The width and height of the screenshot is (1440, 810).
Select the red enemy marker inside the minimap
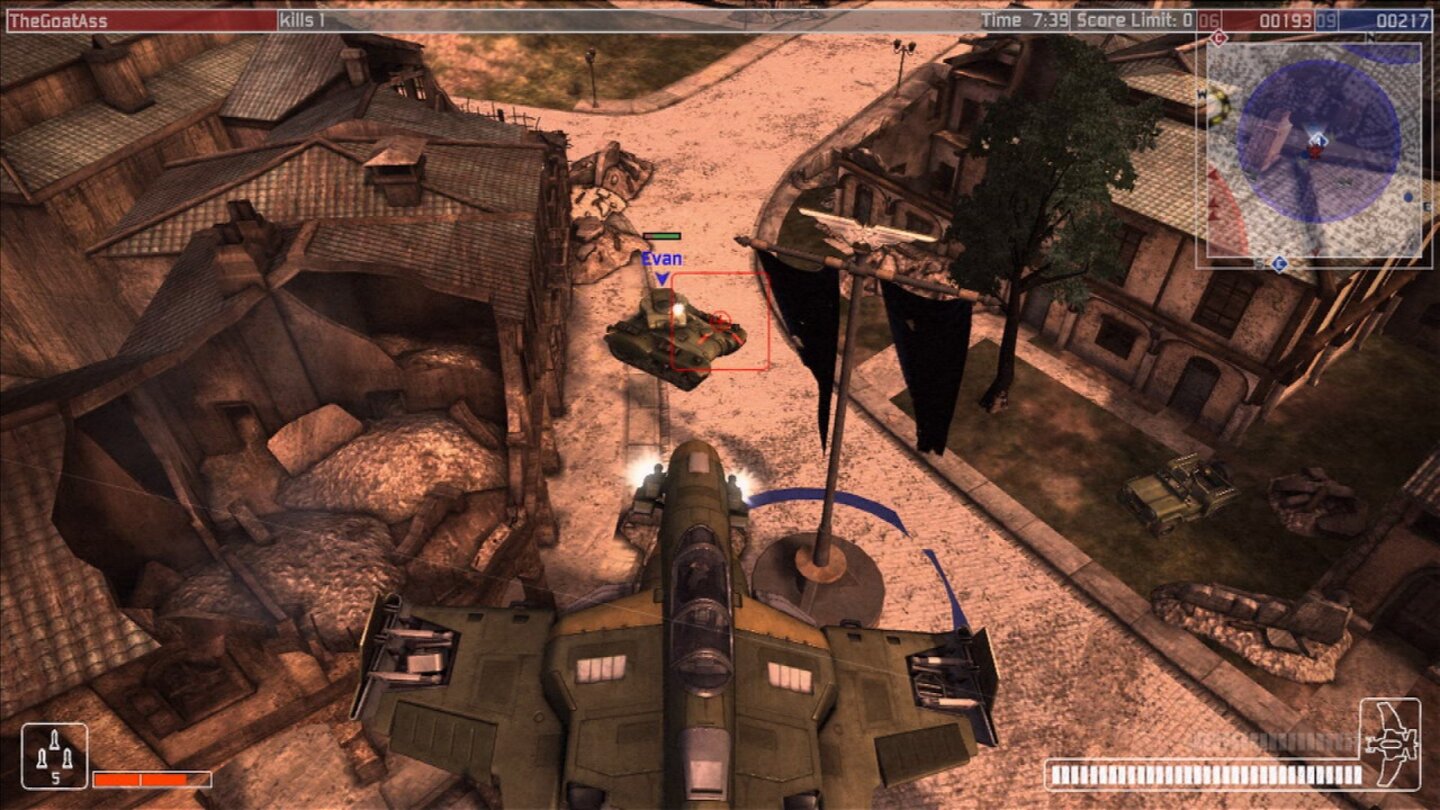[1315, 153]
